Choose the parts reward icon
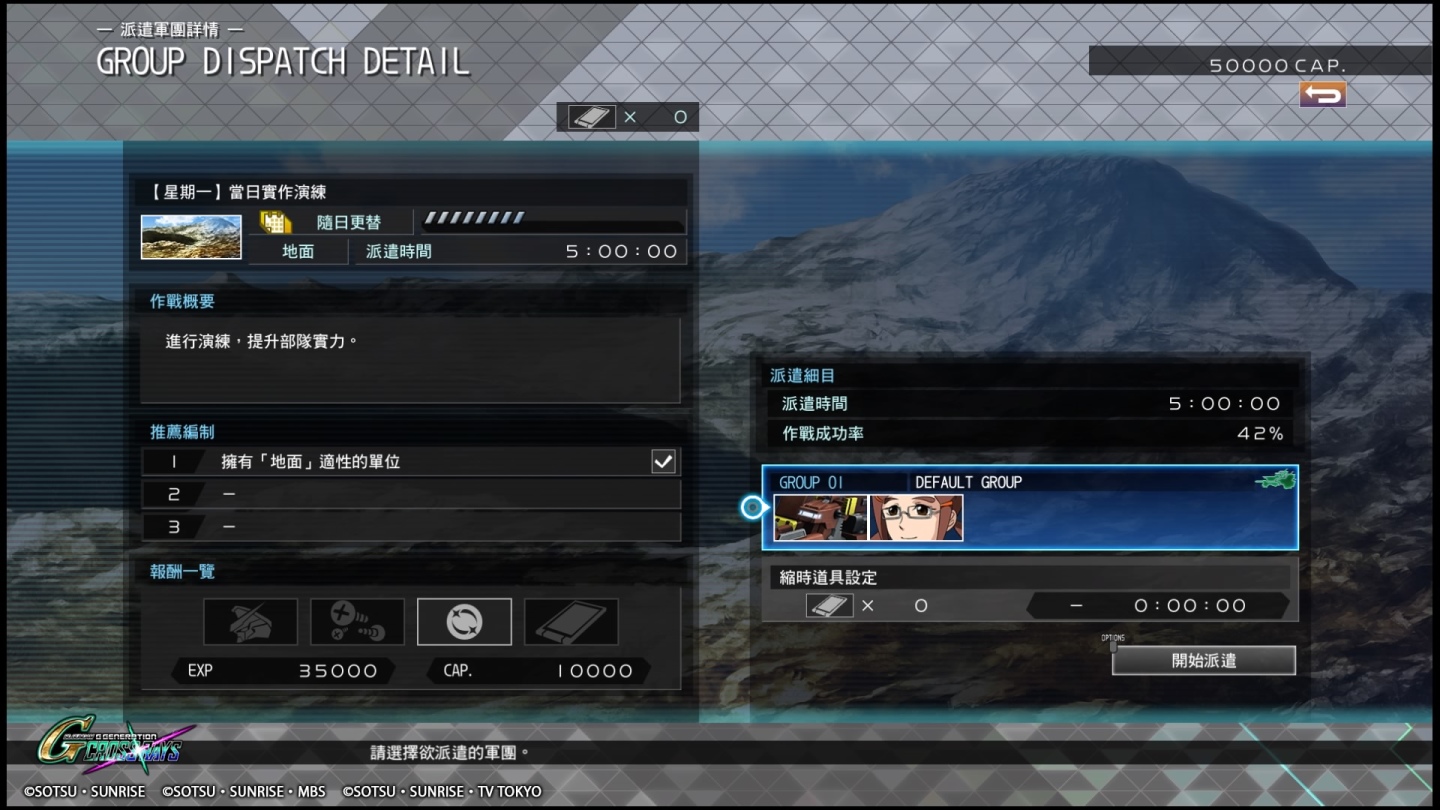 tap(357, 622)
